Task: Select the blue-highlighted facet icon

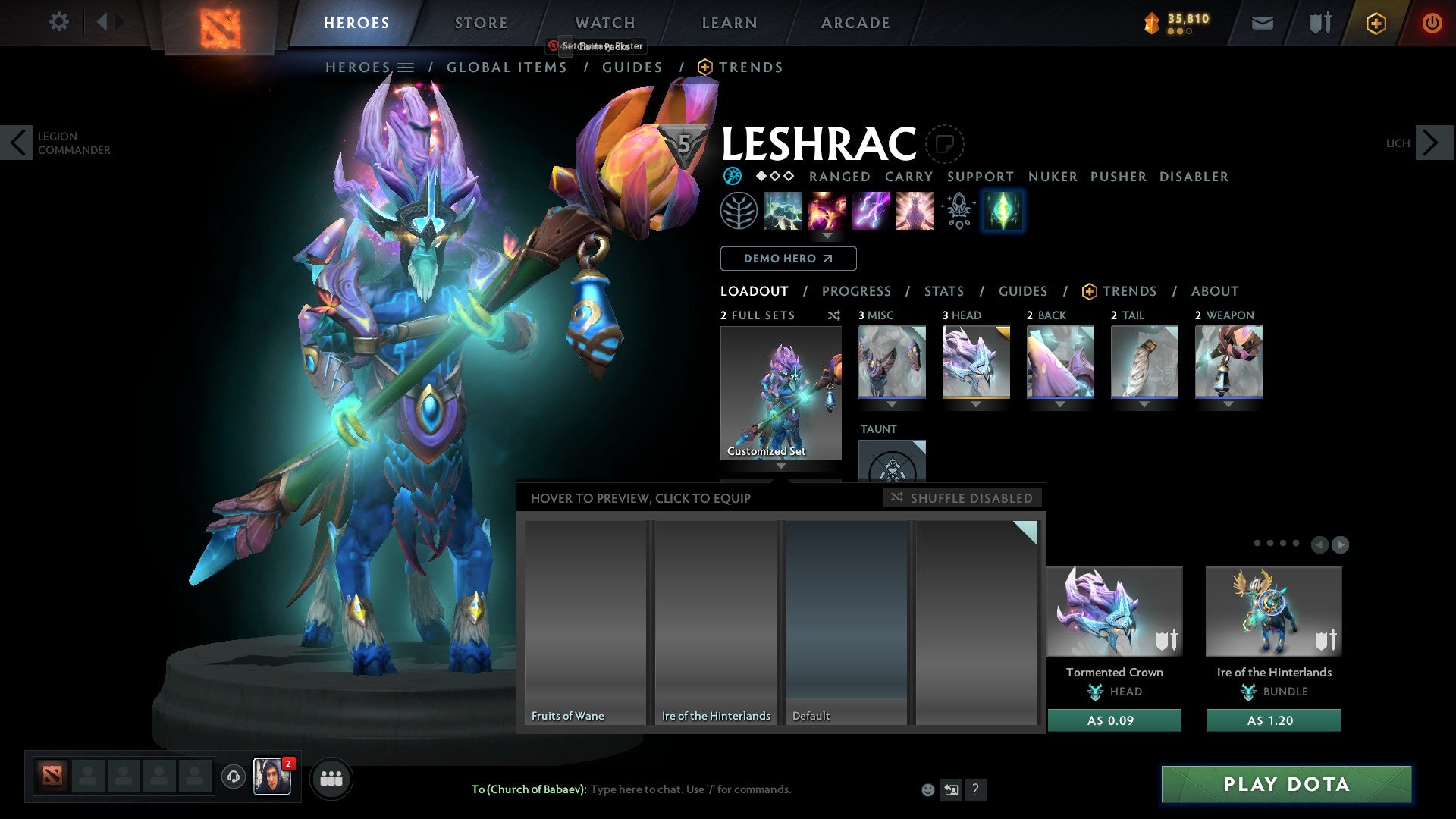Action: pyautogui.click(x=1003, y=211)
